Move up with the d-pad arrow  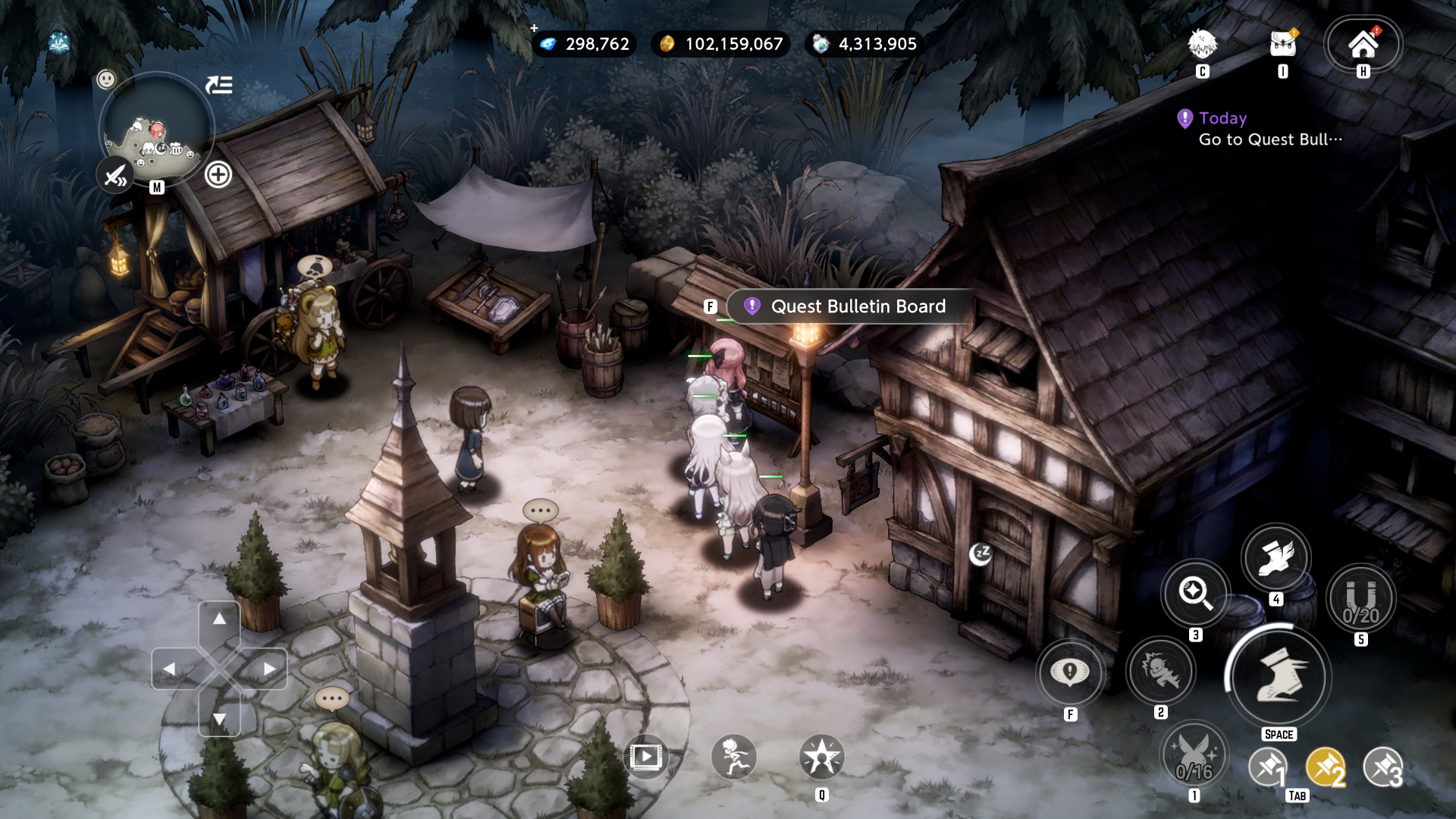pos(219,620)
